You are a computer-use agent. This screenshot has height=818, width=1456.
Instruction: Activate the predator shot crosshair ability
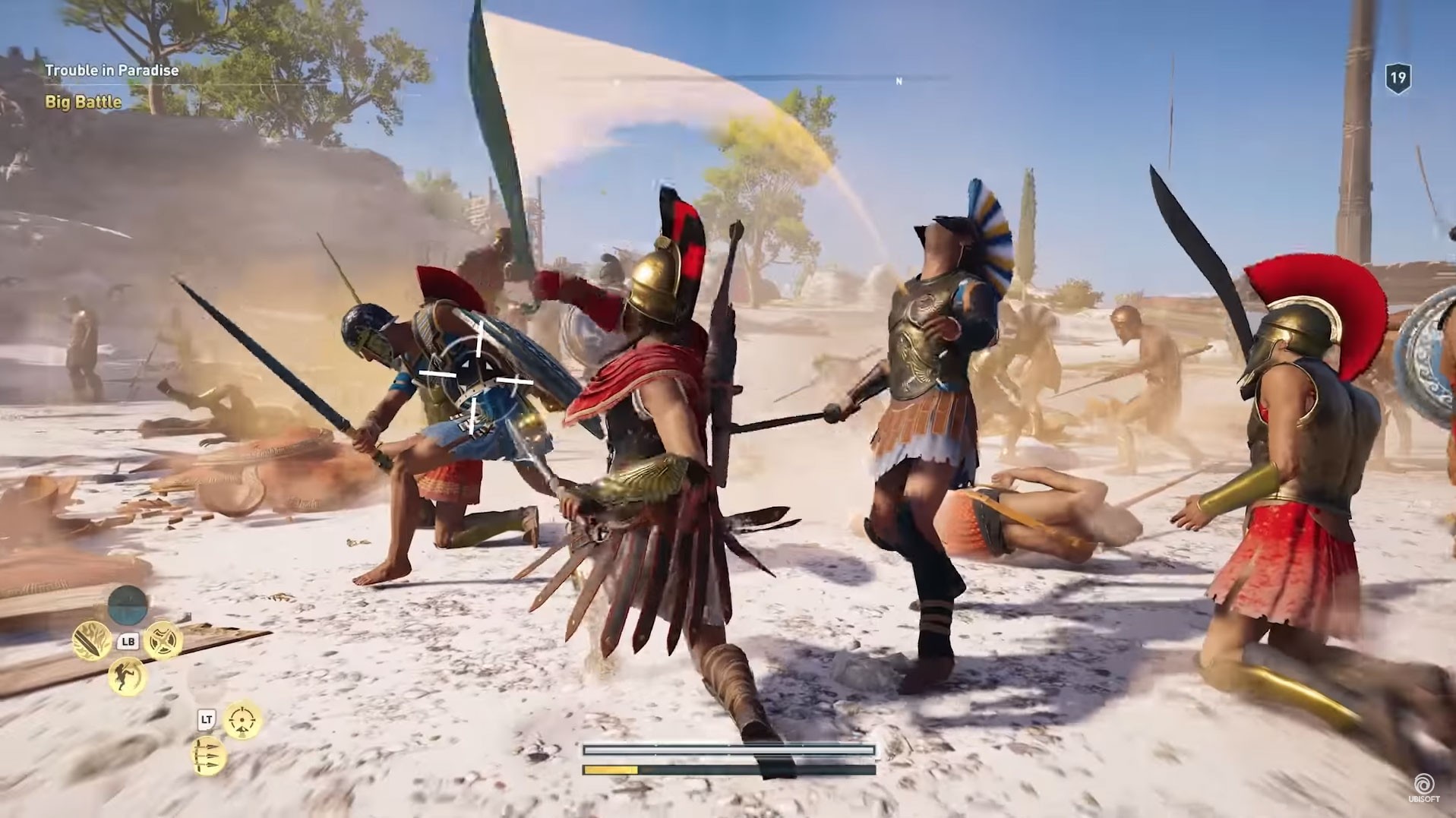point(243,720)
